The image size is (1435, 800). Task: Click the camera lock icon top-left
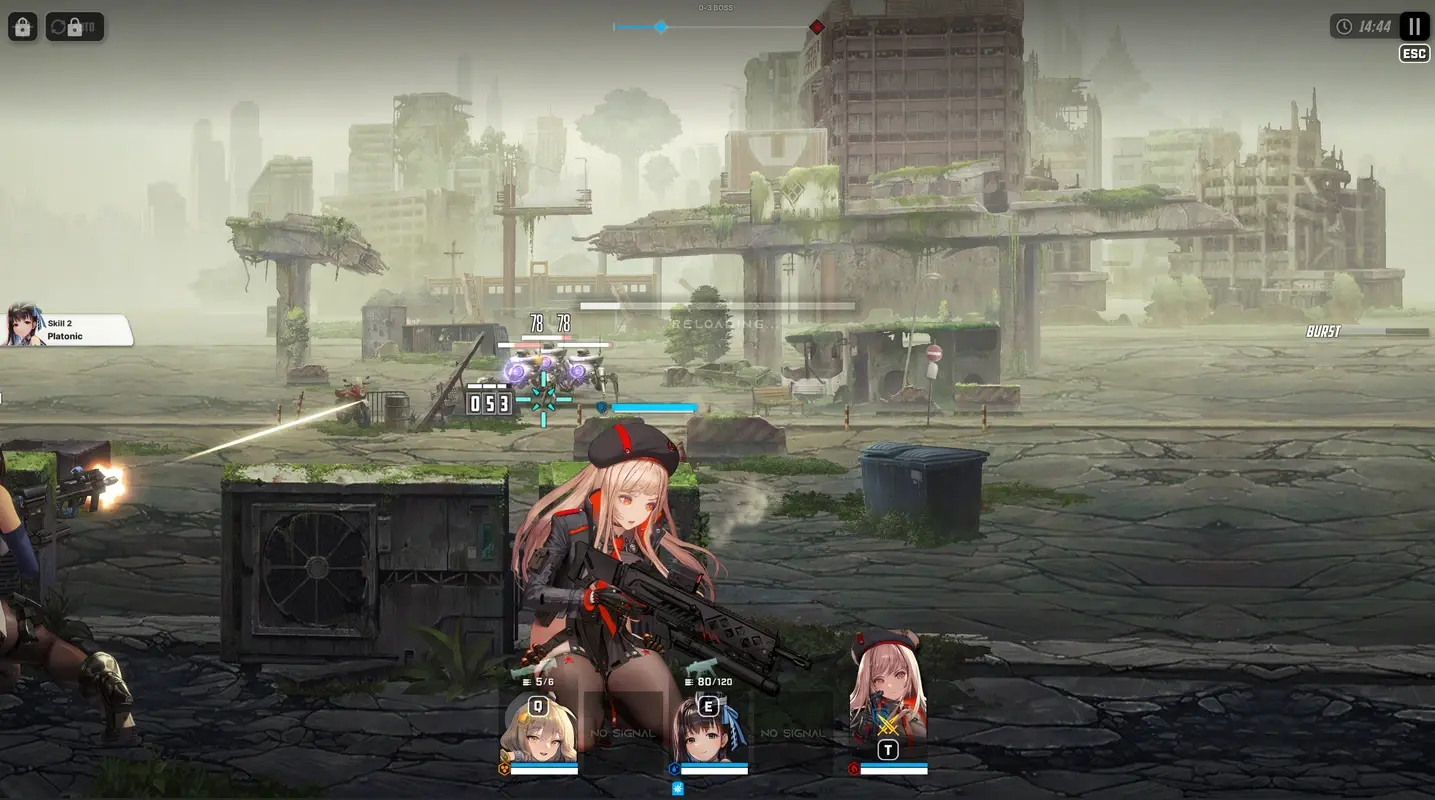coord(22,26)
